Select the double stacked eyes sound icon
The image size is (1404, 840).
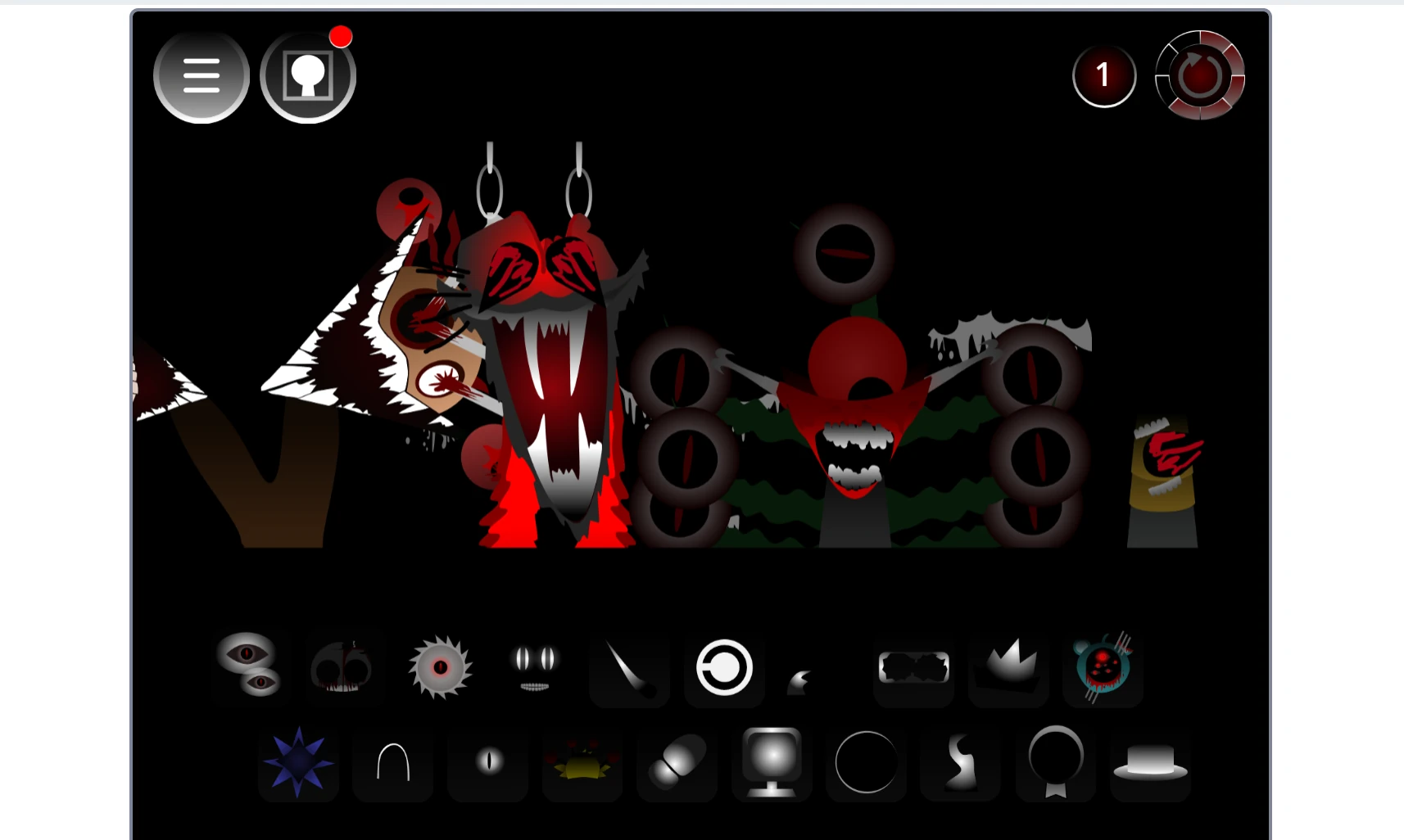point(251,668)
